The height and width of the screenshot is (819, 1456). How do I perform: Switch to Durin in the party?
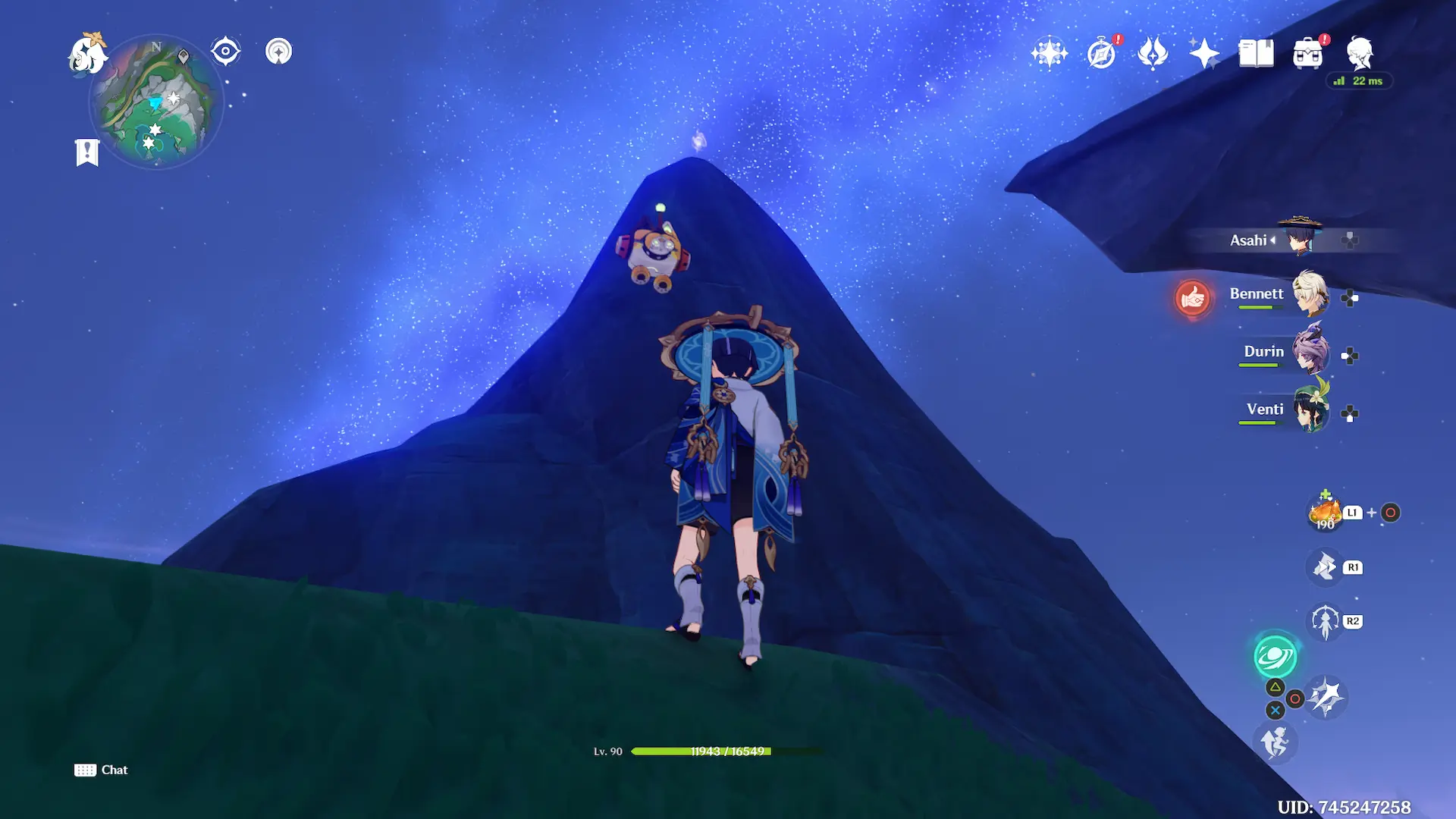1309,352
